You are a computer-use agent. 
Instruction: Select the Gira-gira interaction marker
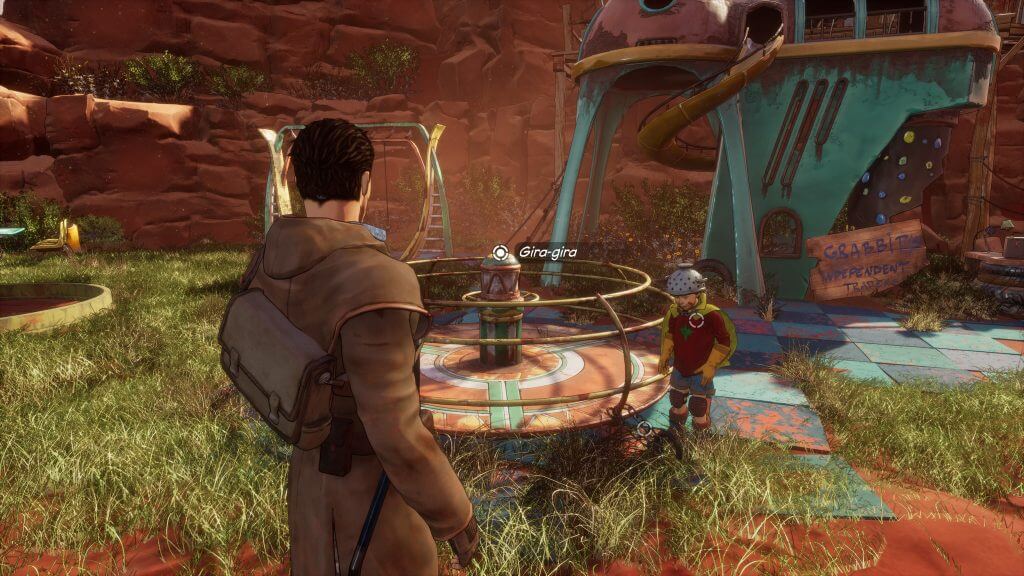(x=500, y=252)
